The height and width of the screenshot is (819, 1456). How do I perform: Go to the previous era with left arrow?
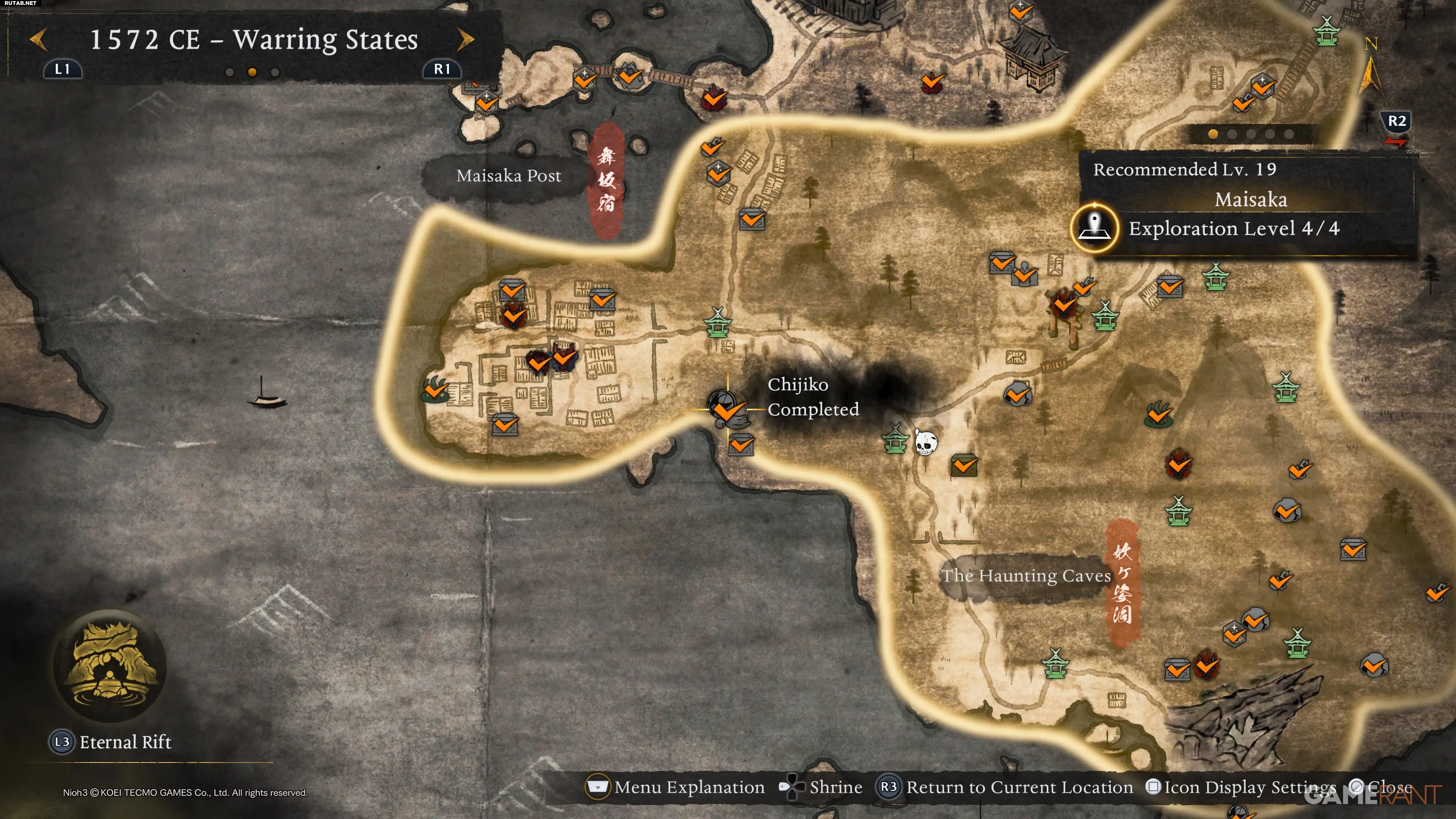click(38, 39)
